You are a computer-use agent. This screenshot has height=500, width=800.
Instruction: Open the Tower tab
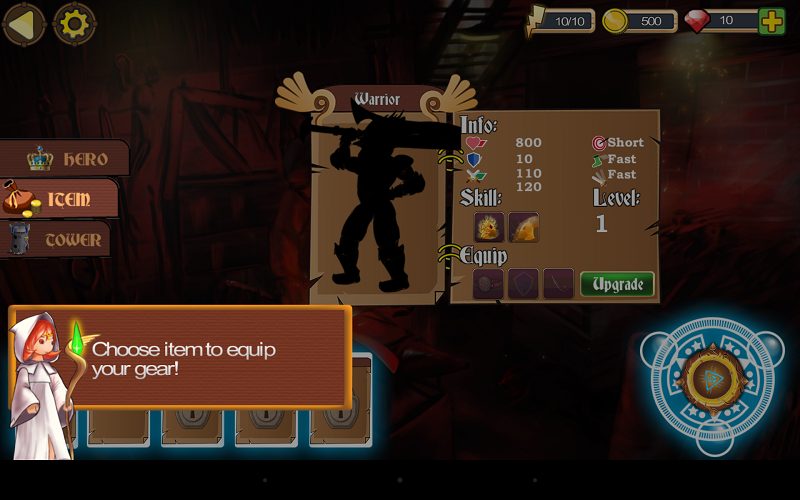[x=57, y=240]
